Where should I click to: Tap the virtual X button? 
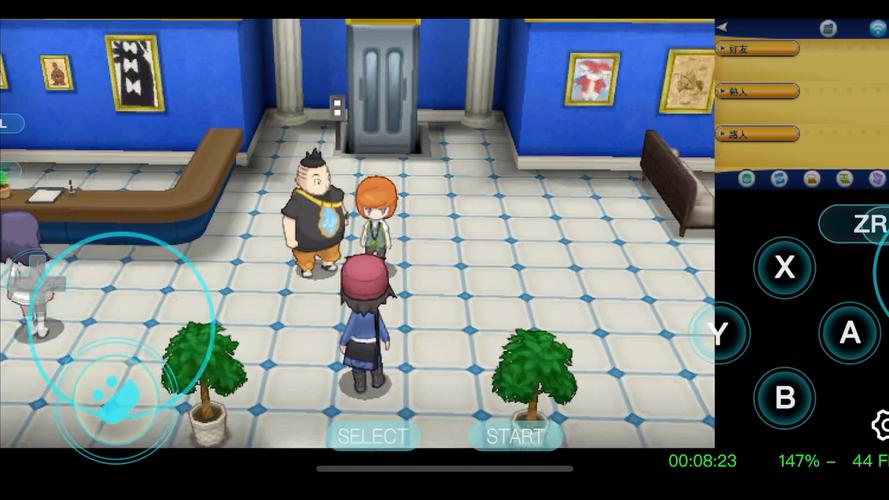click(785, 267)
